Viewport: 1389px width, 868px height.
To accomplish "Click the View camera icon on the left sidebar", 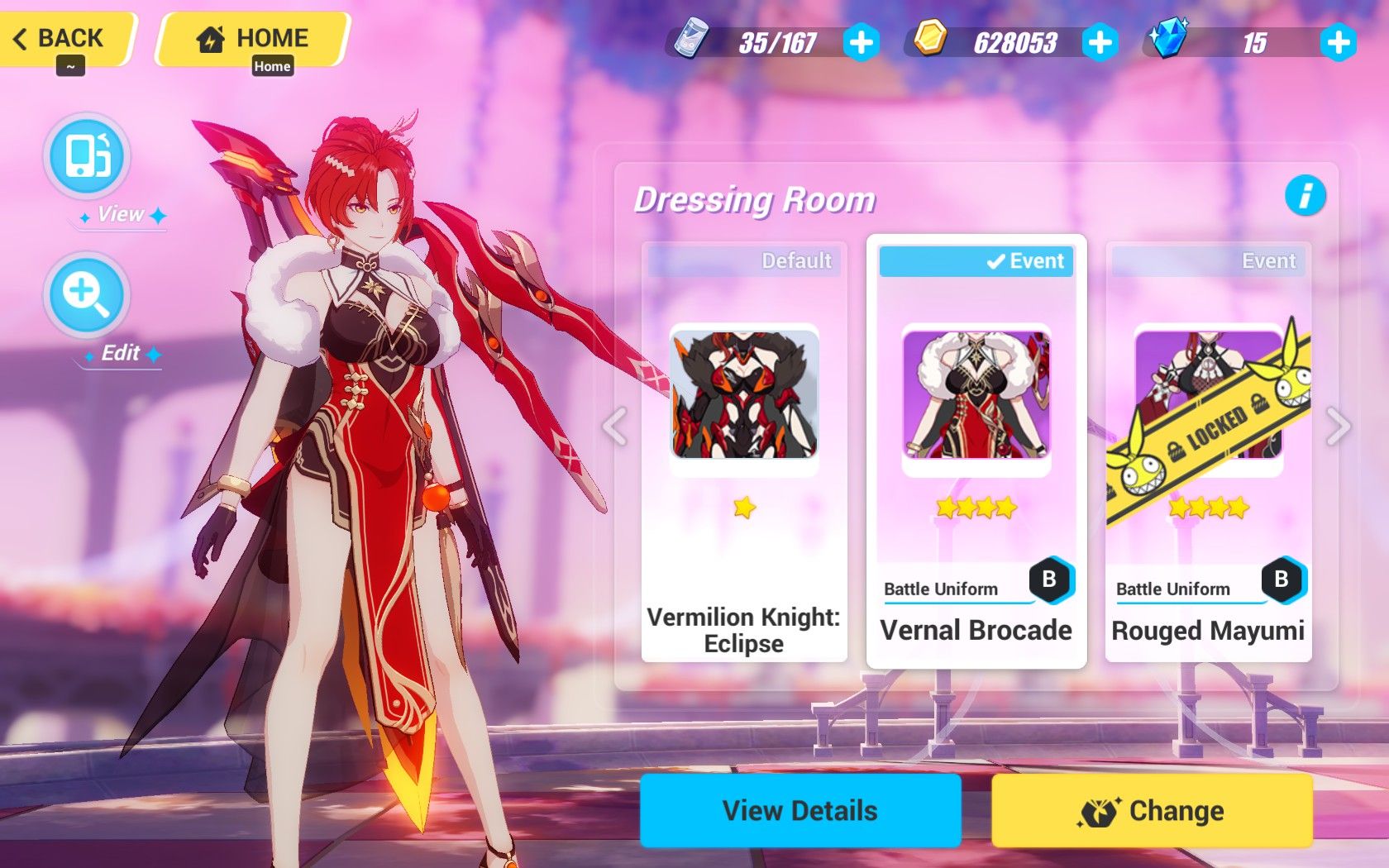I will pos(87,157).
